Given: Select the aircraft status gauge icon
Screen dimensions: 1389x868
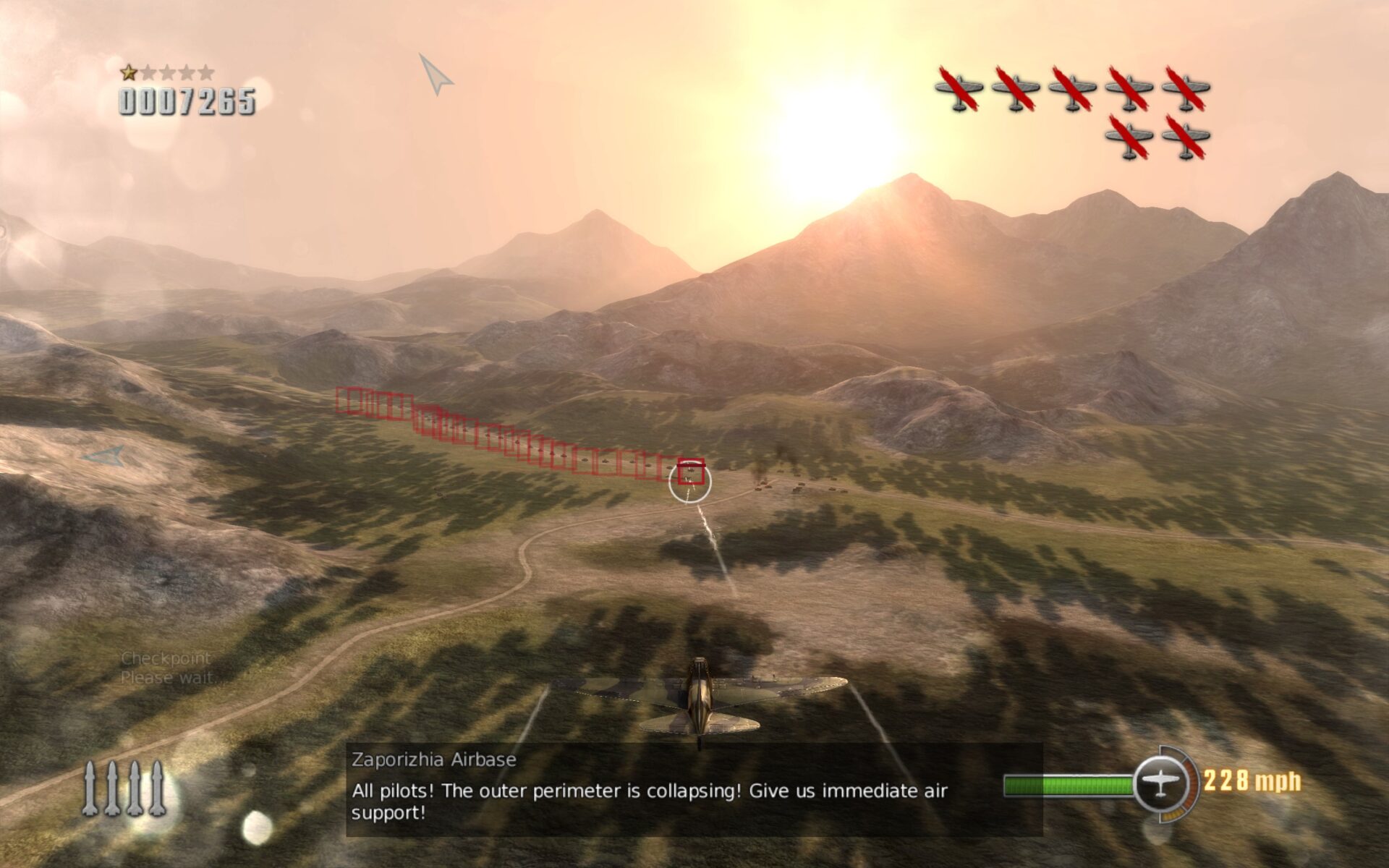Looking at the screenshot, I should [1160, 783].
